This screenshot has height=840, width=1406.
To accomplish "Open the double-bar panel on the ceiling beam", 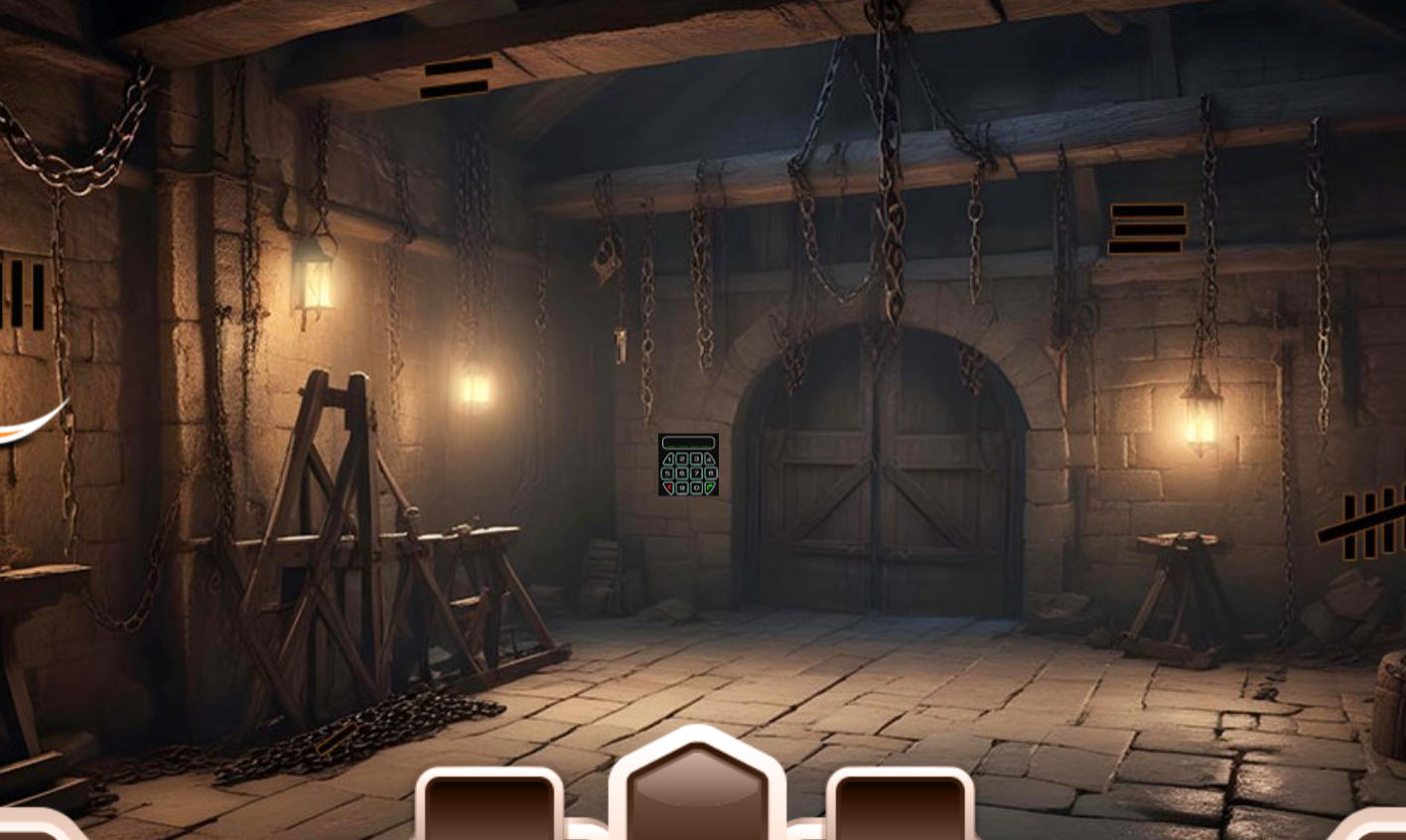I will pos(458,76).
